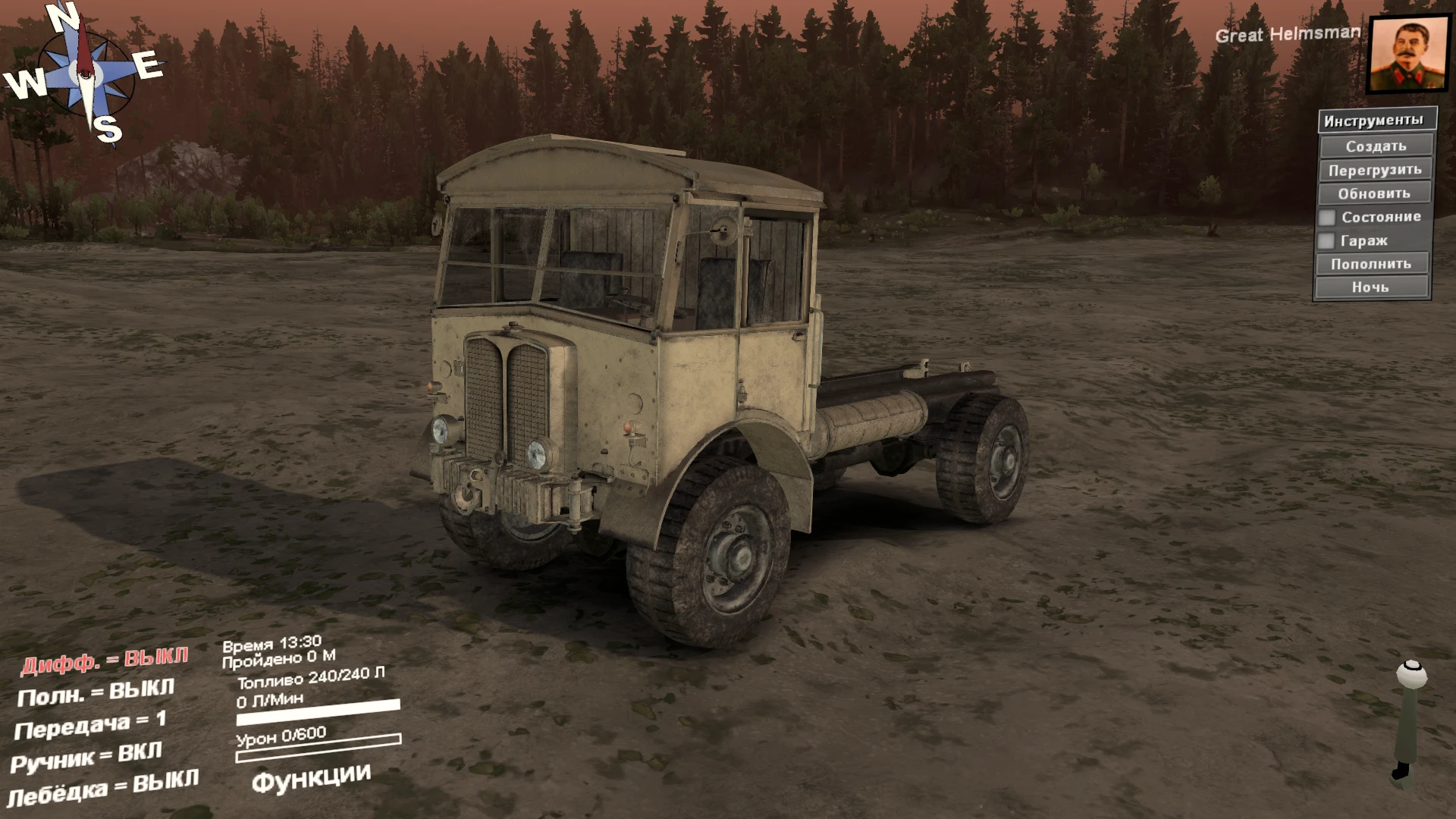Toggle Дифф. from ВЫКЛ state
This screenshot has height=819, width=1456.
(x=105, y=661)
